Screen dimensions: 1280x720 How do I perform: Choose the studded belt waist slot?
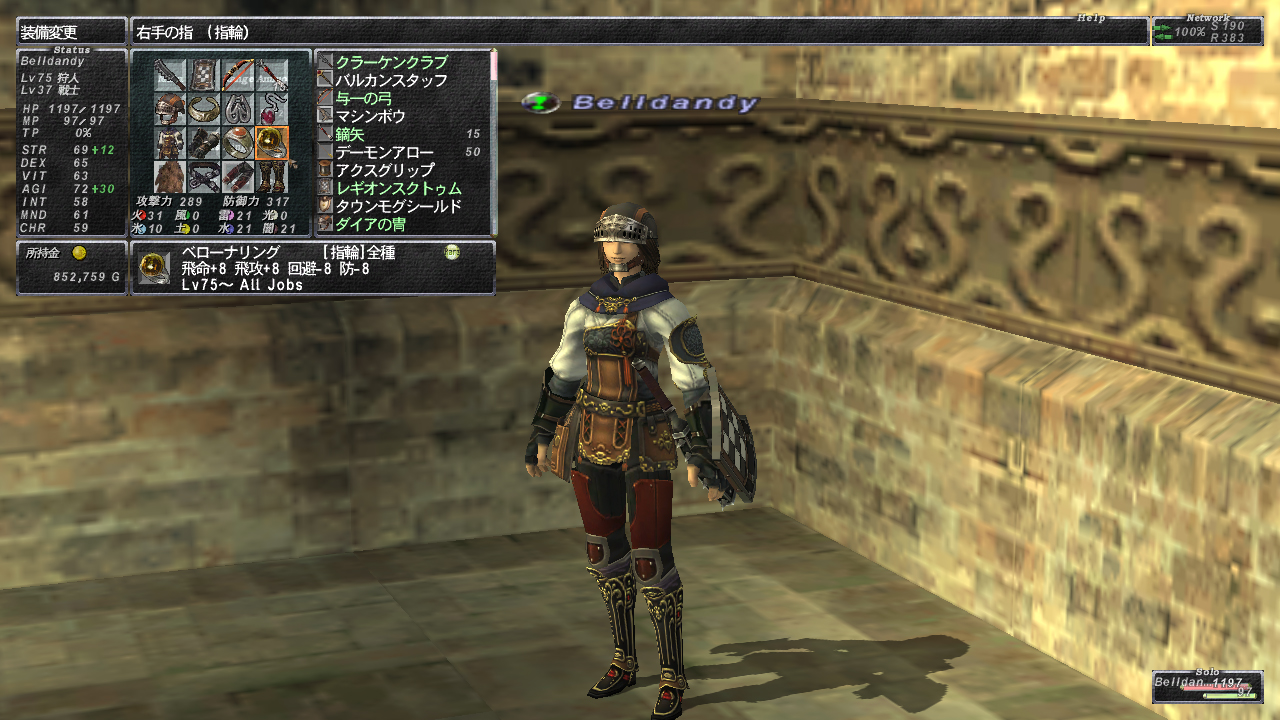[x=204, y=177]
